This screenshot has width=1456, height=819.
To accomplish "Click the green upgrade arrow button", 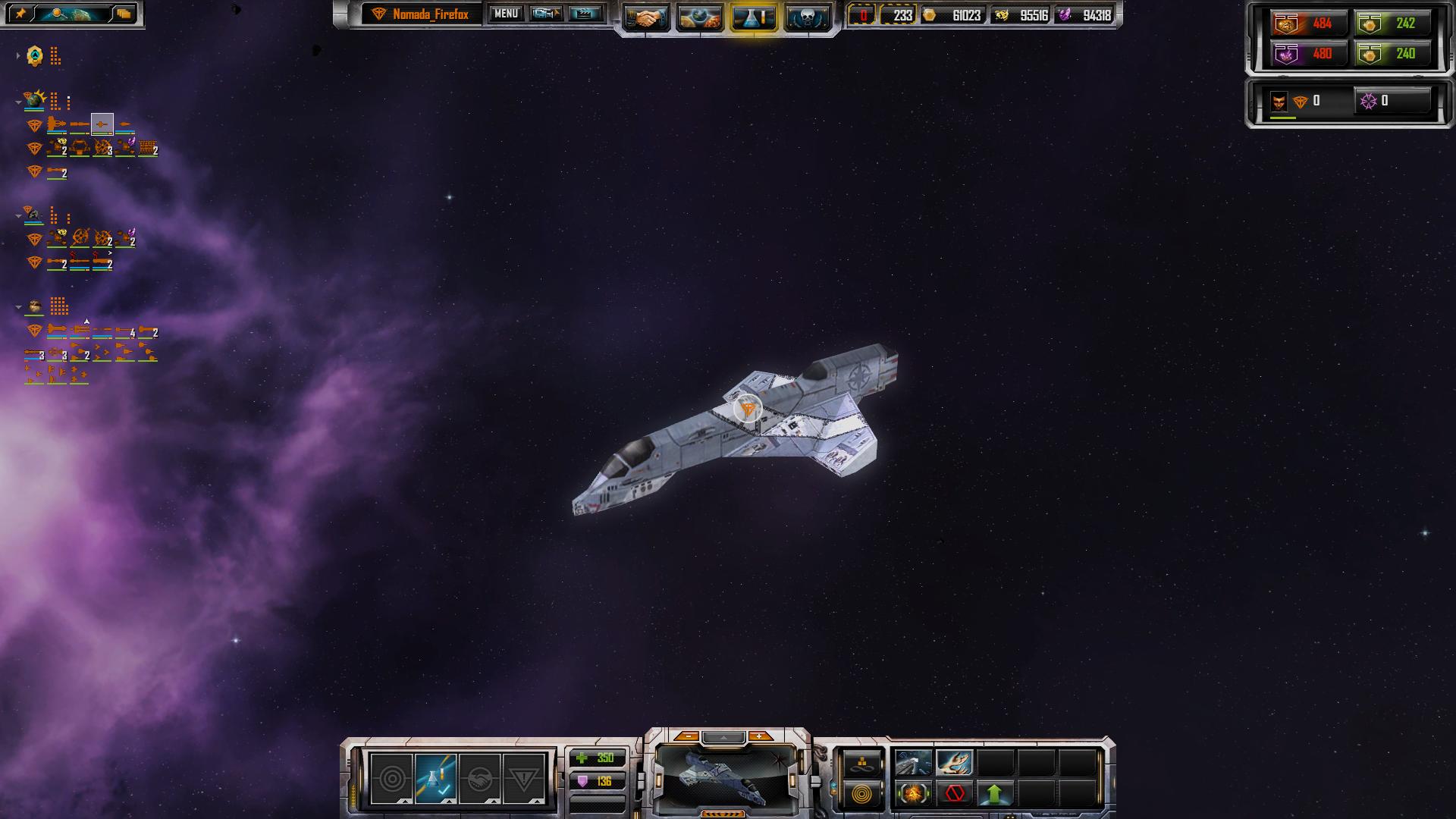I will pyautogui.click(x=994, y=794).
